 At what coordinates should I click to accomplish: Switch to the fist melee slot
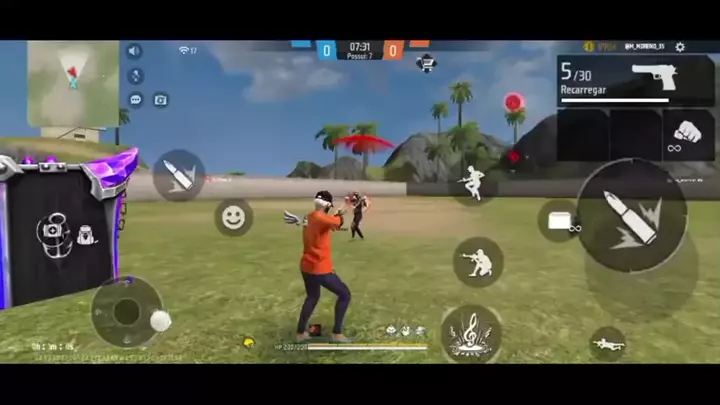689,134
